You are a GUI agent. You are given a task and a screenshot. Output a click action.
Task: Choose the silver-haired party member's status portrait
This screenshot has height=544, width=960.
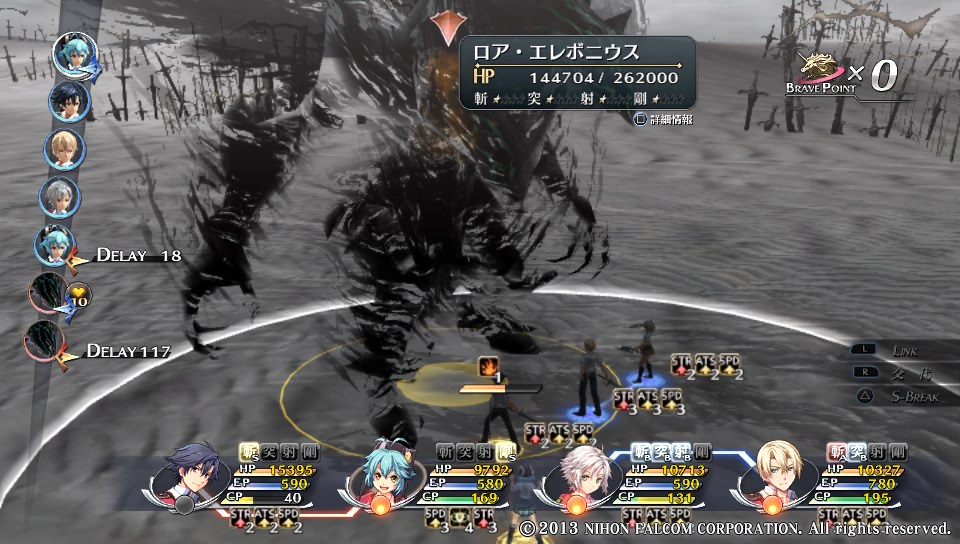tap(580, 472)
